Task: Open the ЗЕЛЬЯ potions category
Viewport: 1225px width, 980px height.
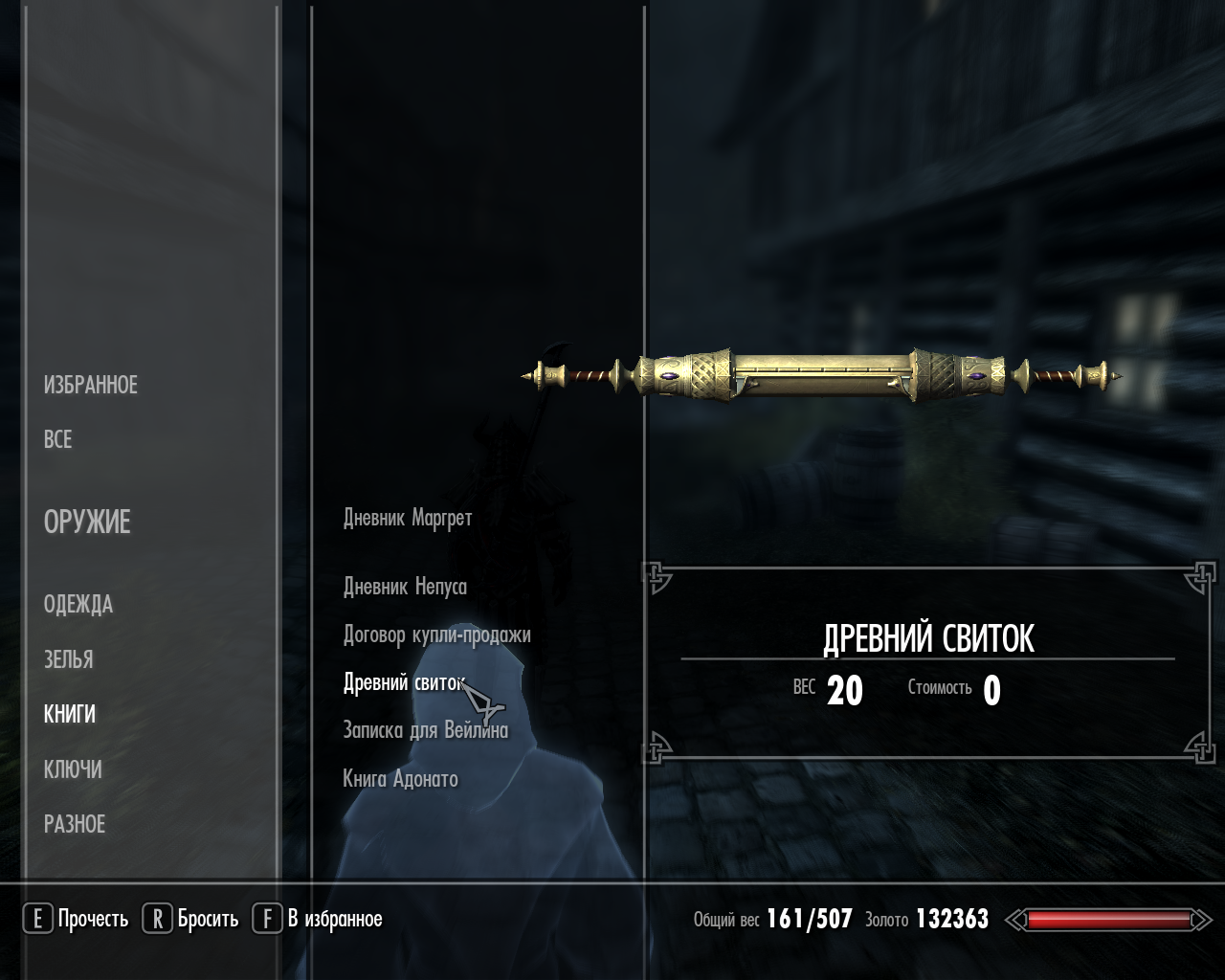Action: click(x=69, y=659)
